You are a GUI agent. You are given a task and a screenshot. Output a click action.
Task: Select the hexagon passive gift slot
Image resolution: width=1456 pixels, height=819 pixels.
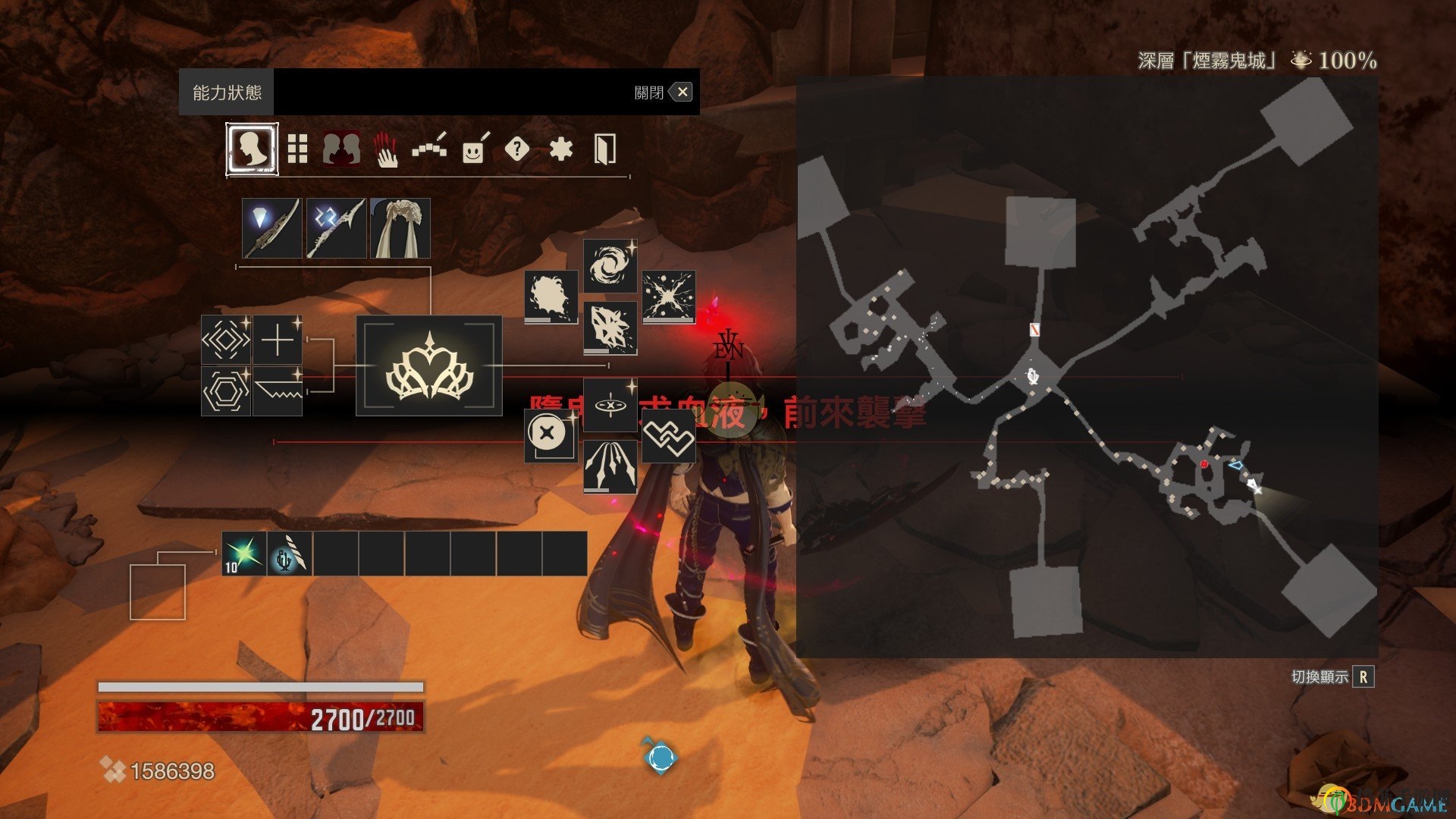tap(226, 391)
